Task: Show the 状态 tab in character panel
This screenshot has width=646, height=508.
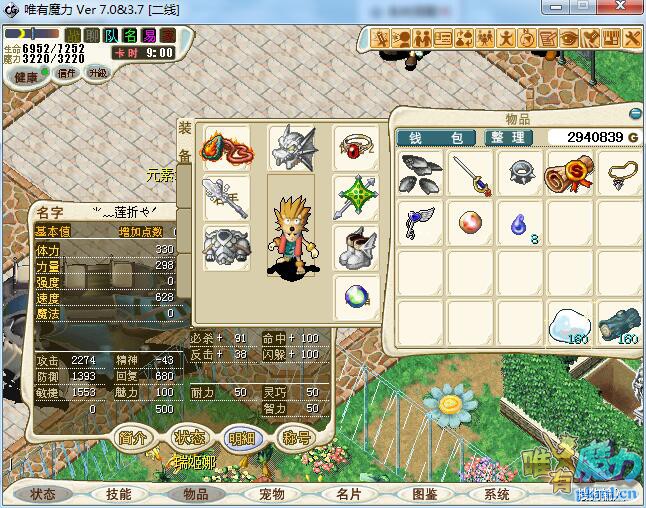Action: [x=188, y=437]
